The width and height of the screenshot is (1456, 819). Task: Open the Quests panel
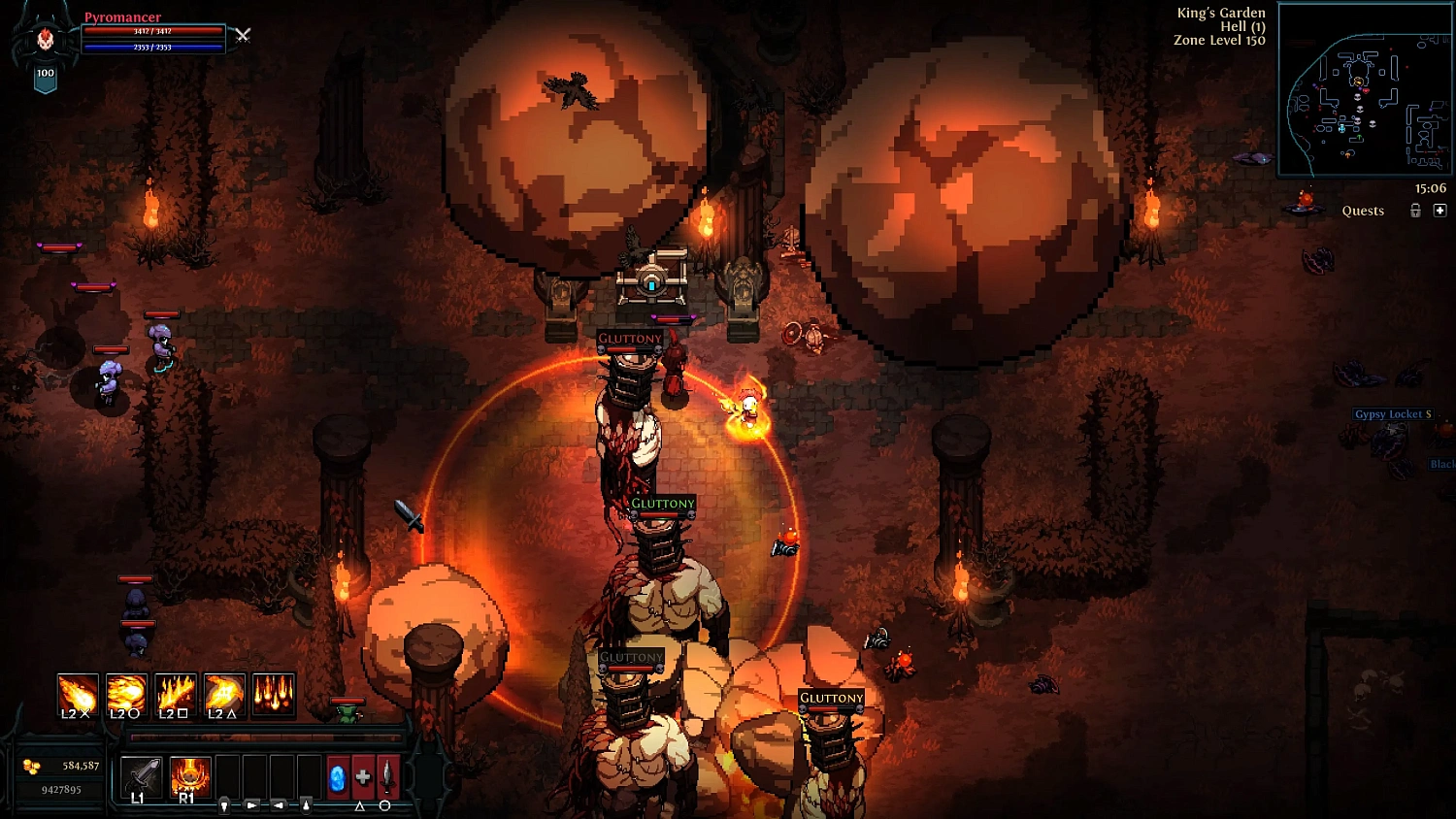point(1363,211)
